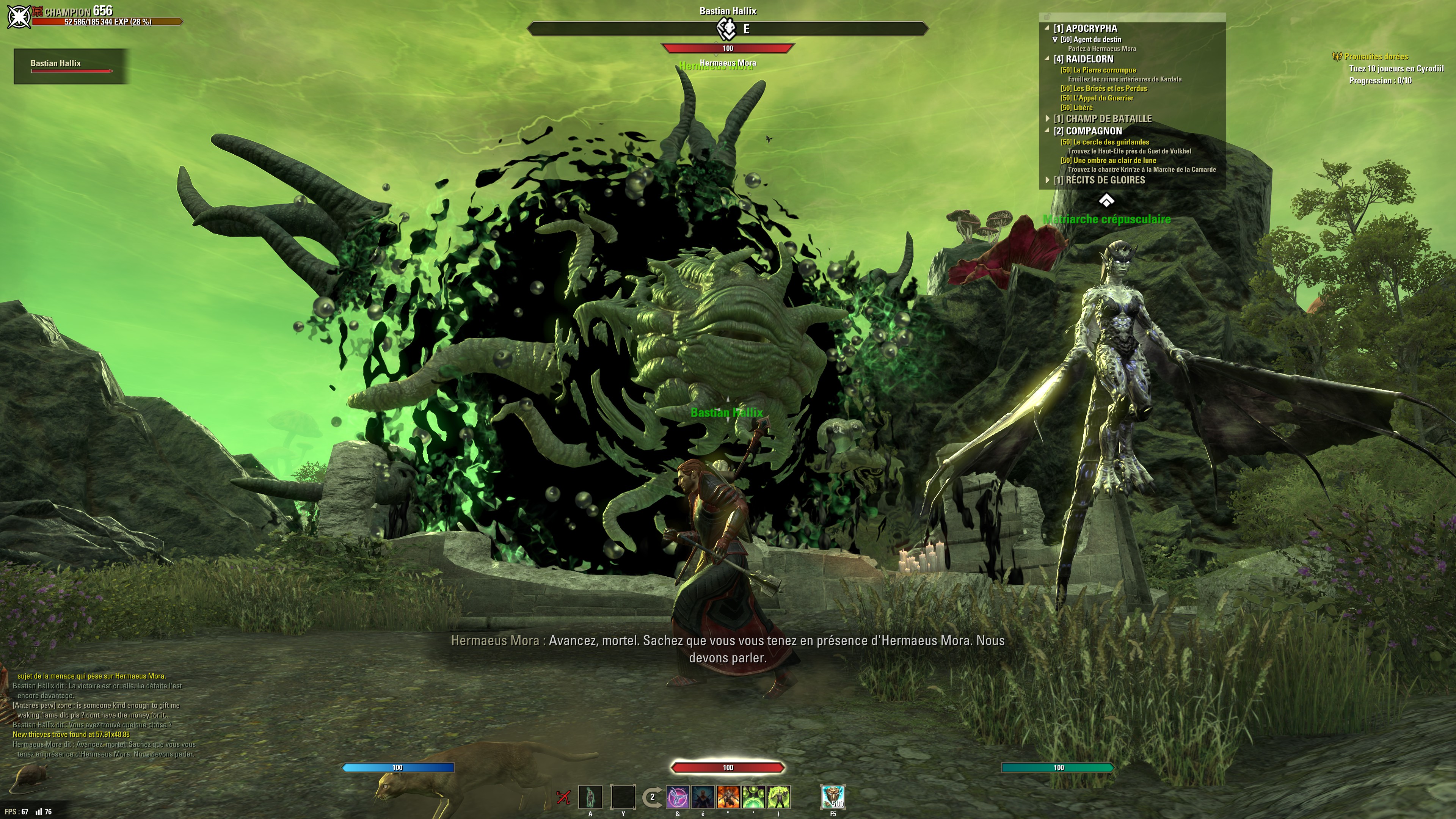The image size is (1456, 819).
Task: Collapse the COMPAGNON quest category
Action: (1047, 130)
